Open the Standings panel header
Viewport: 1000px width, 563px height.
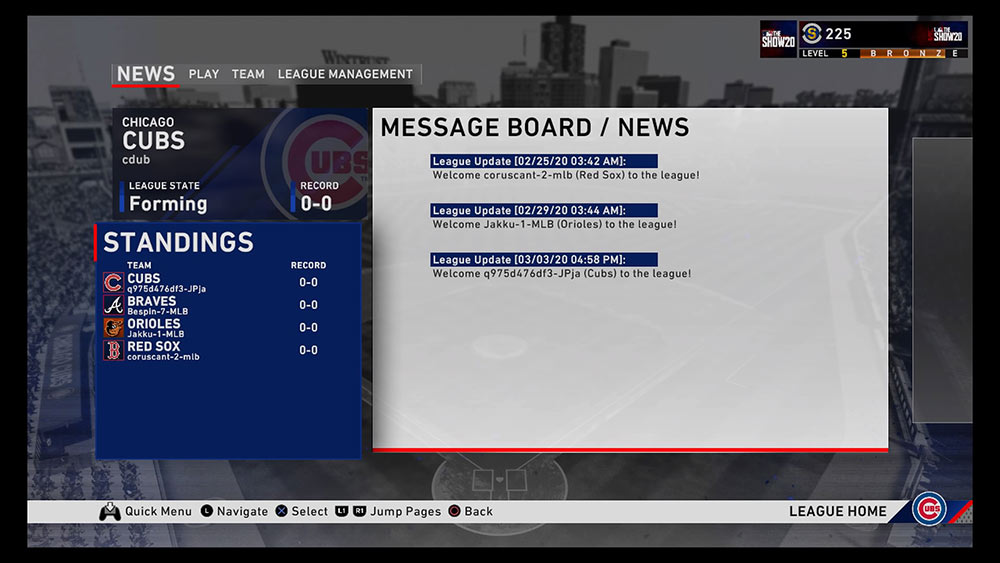[179, 242]
